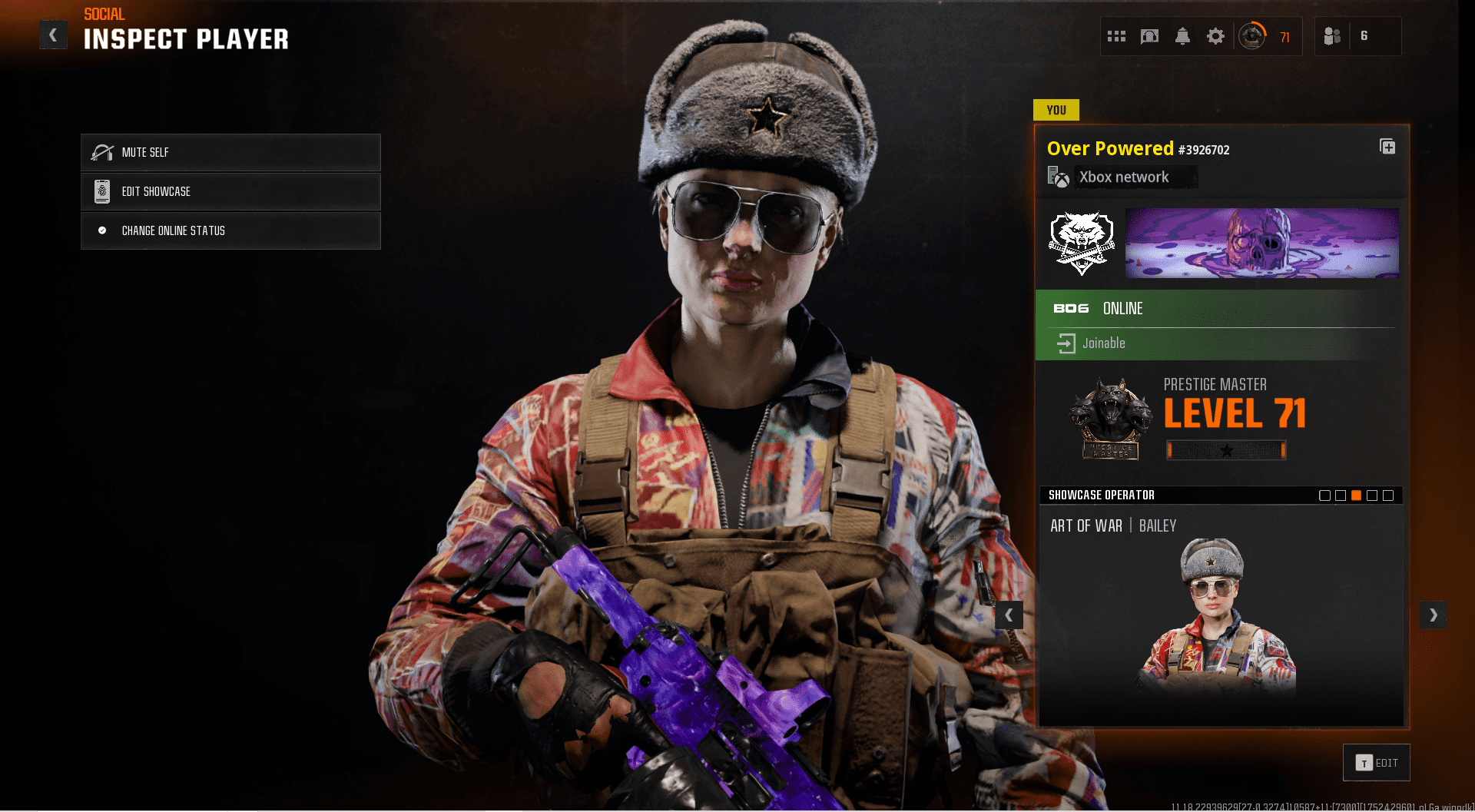The width and height of the screenshot is (1475, 812).
Task: Open voice chat headset icon
Action: click(x=1149, y=35)
